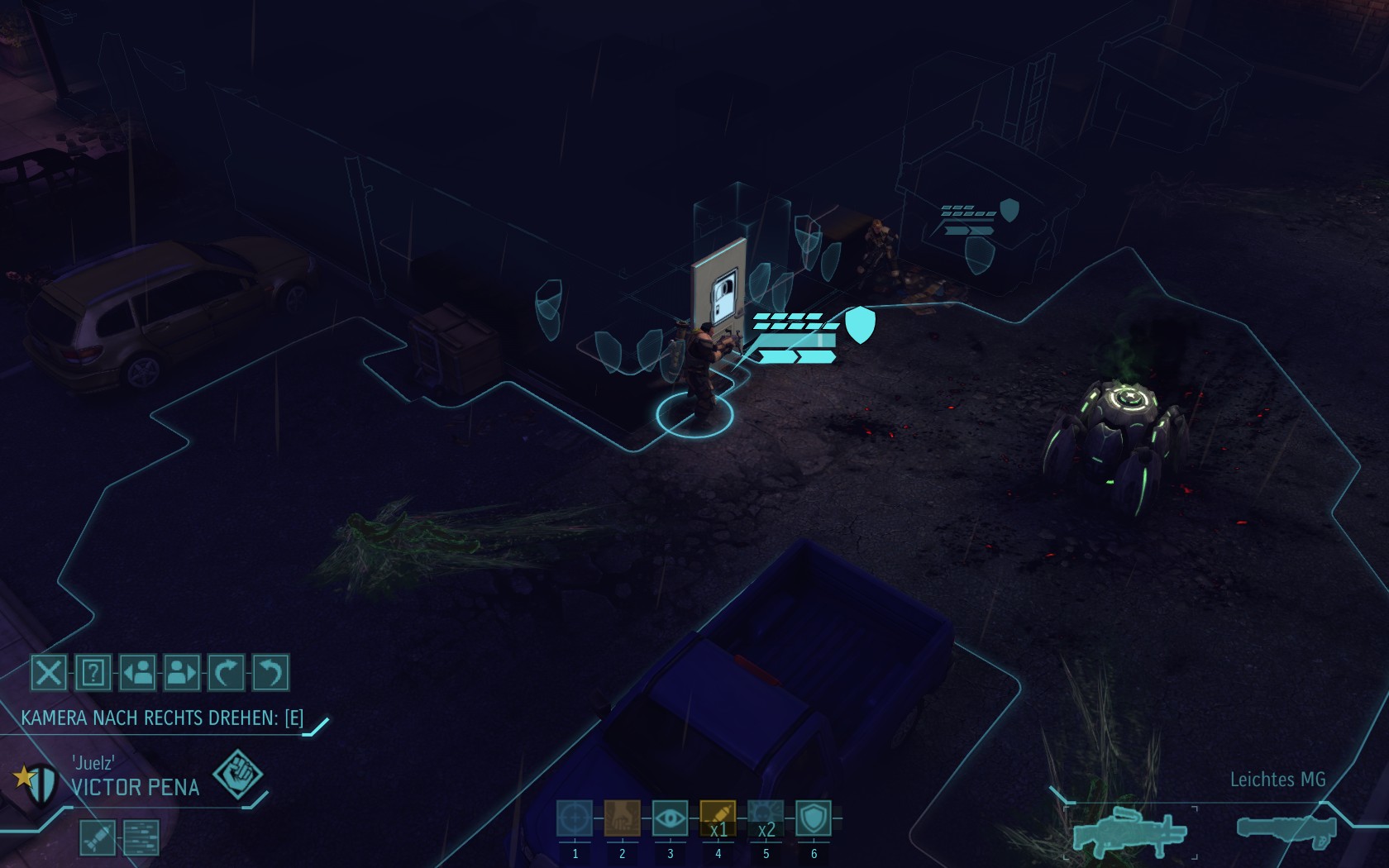The height and width of the screenshot is (868, 1389).
Task: Click the list icon under soldier name
Action: (141, 837)
